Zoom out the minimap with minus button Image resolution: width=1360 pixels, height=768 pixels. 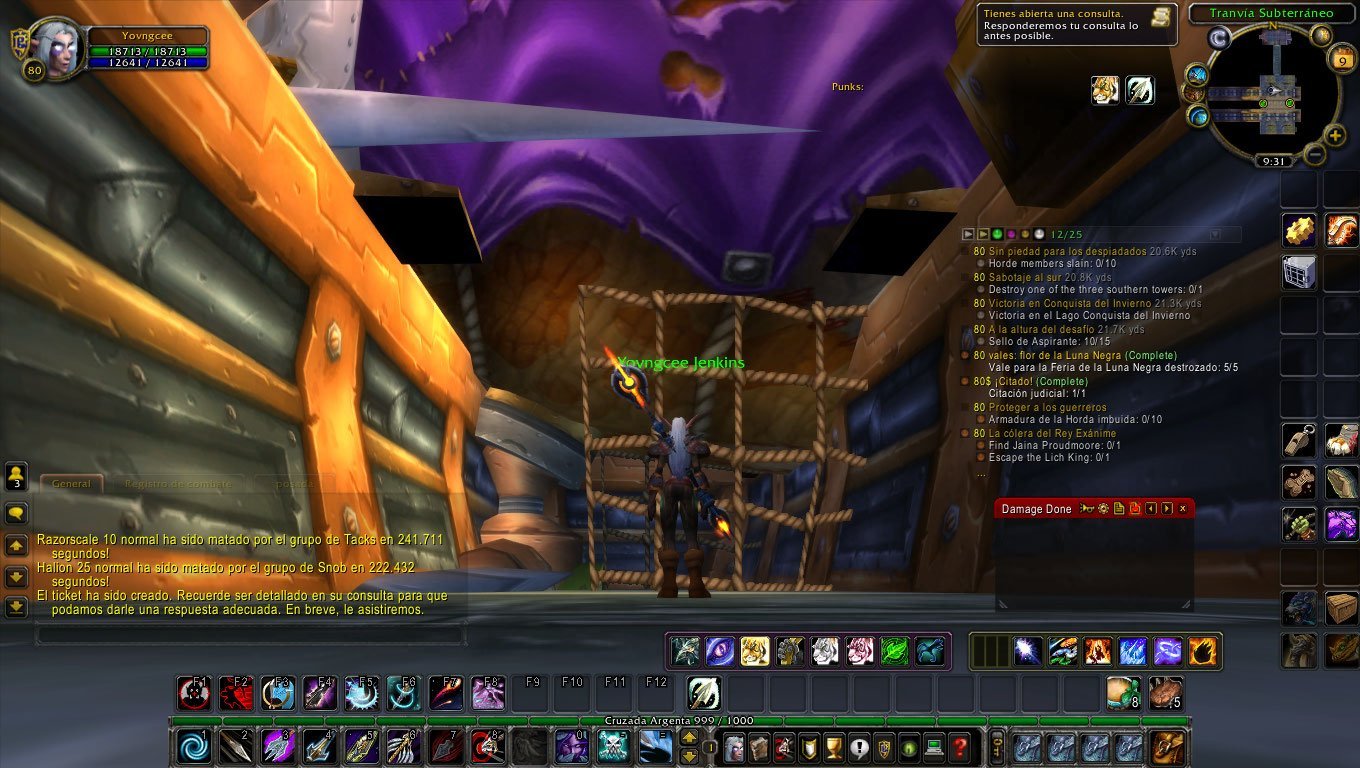click(x=1315, y=154)
